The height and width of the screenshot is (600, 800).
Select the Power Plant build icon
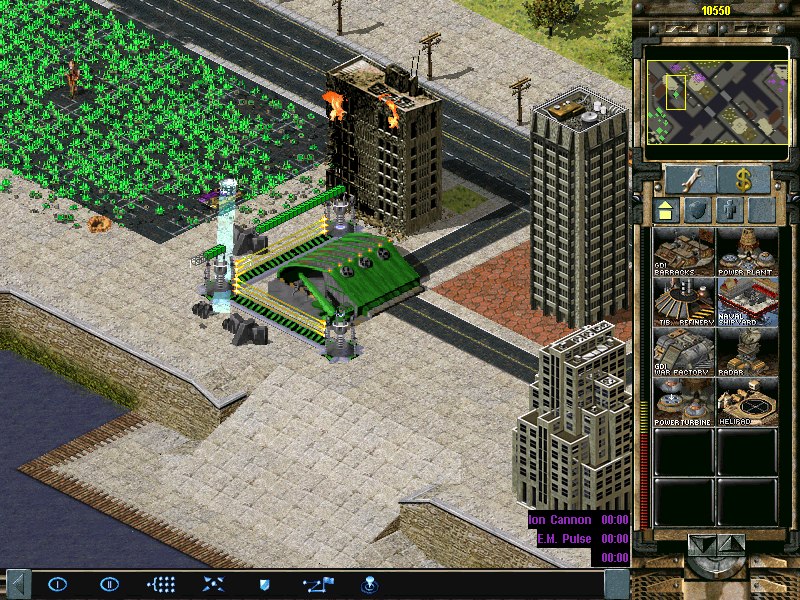pos(747,251)
